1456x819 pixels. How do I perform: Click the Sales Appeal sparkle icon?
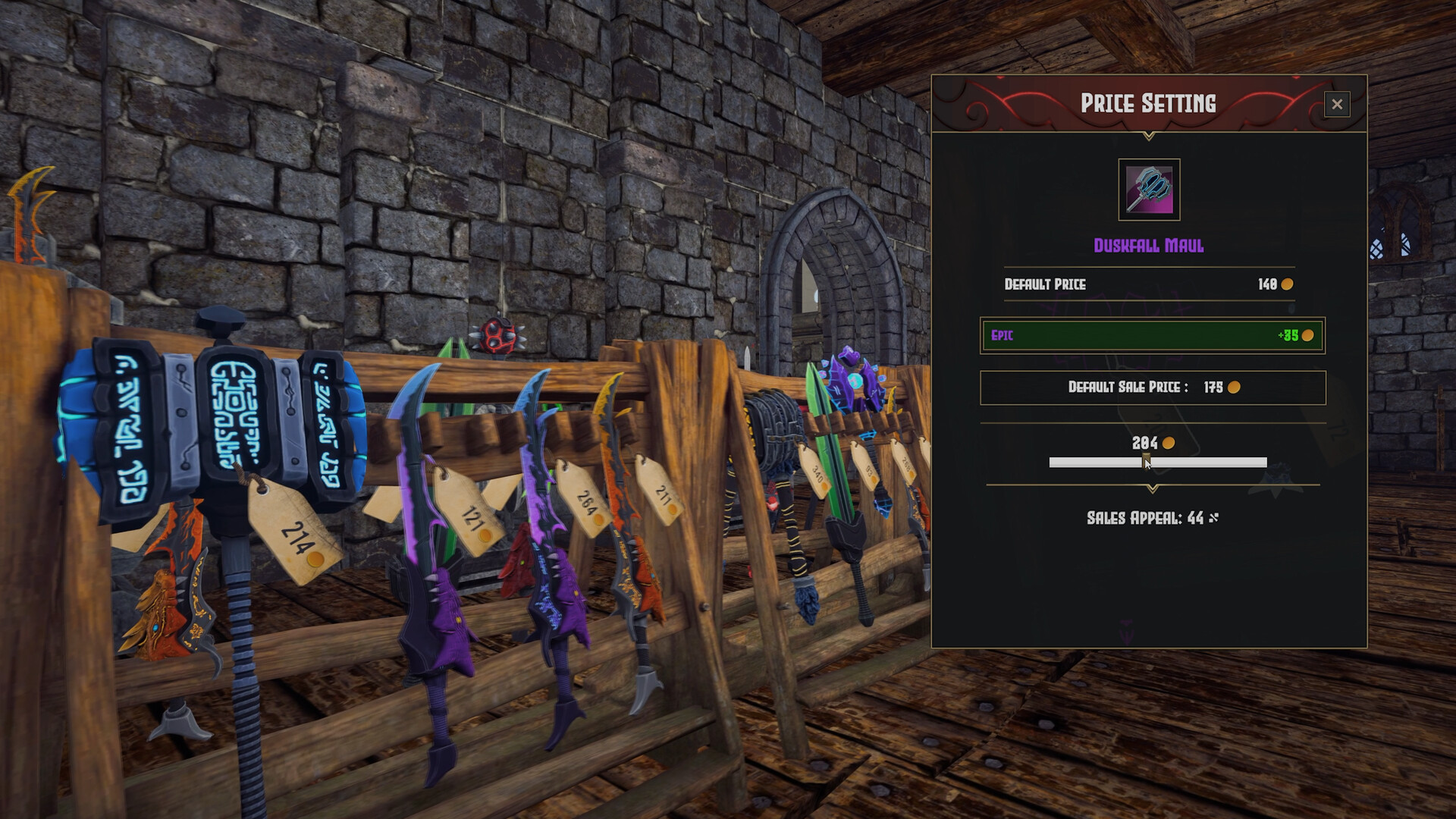click(1213, 516)
